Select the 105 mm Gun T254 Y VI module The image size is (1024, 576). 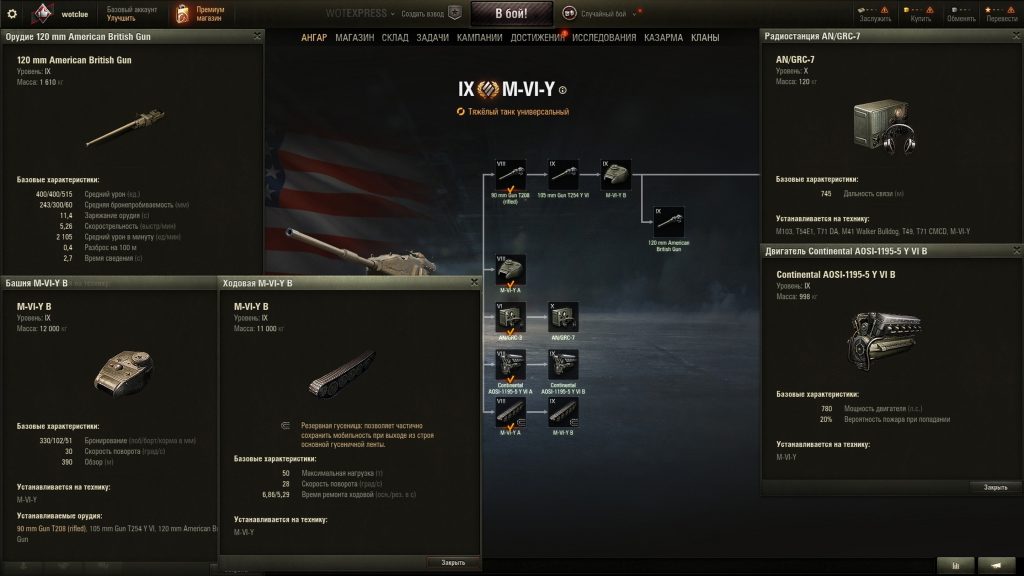point(564,174)
